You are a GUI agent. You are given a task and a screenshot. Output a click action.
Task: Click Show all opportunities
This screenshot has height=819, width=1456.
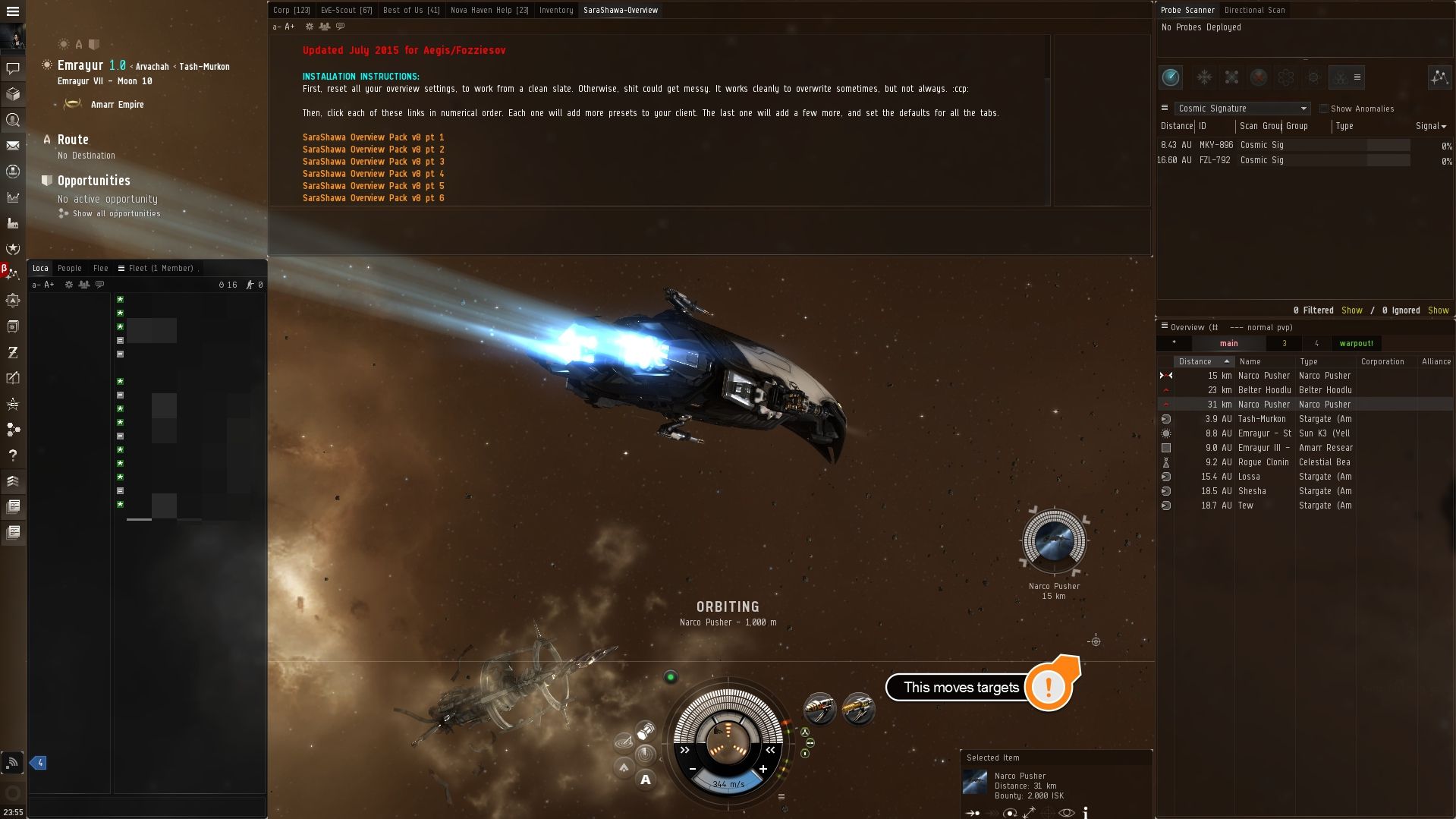[x=115, y=213]
